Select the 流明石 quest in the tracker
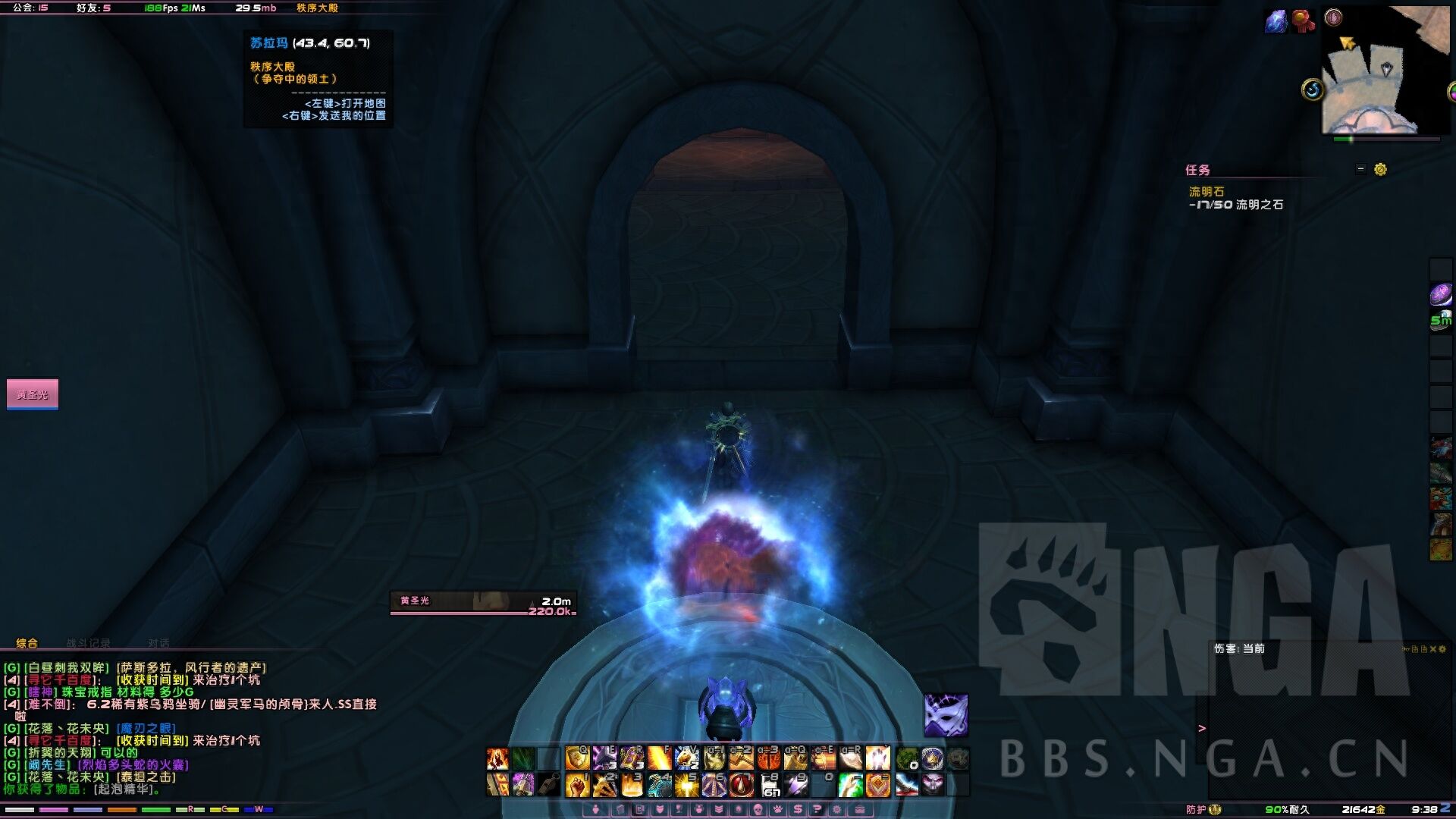The image size is (1456, 819). 1206,192
